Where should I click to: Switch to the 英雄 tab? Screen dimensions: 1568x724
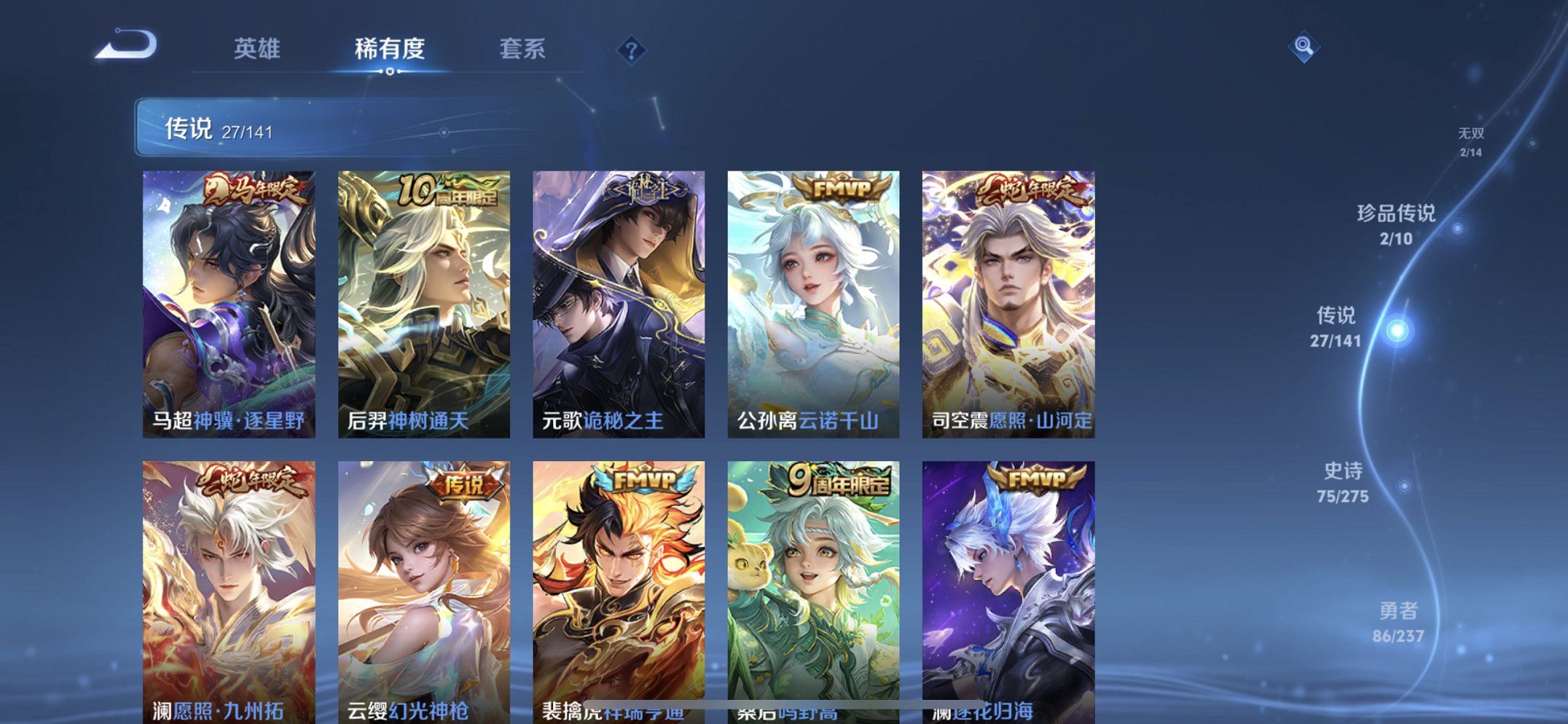(258, 49)
